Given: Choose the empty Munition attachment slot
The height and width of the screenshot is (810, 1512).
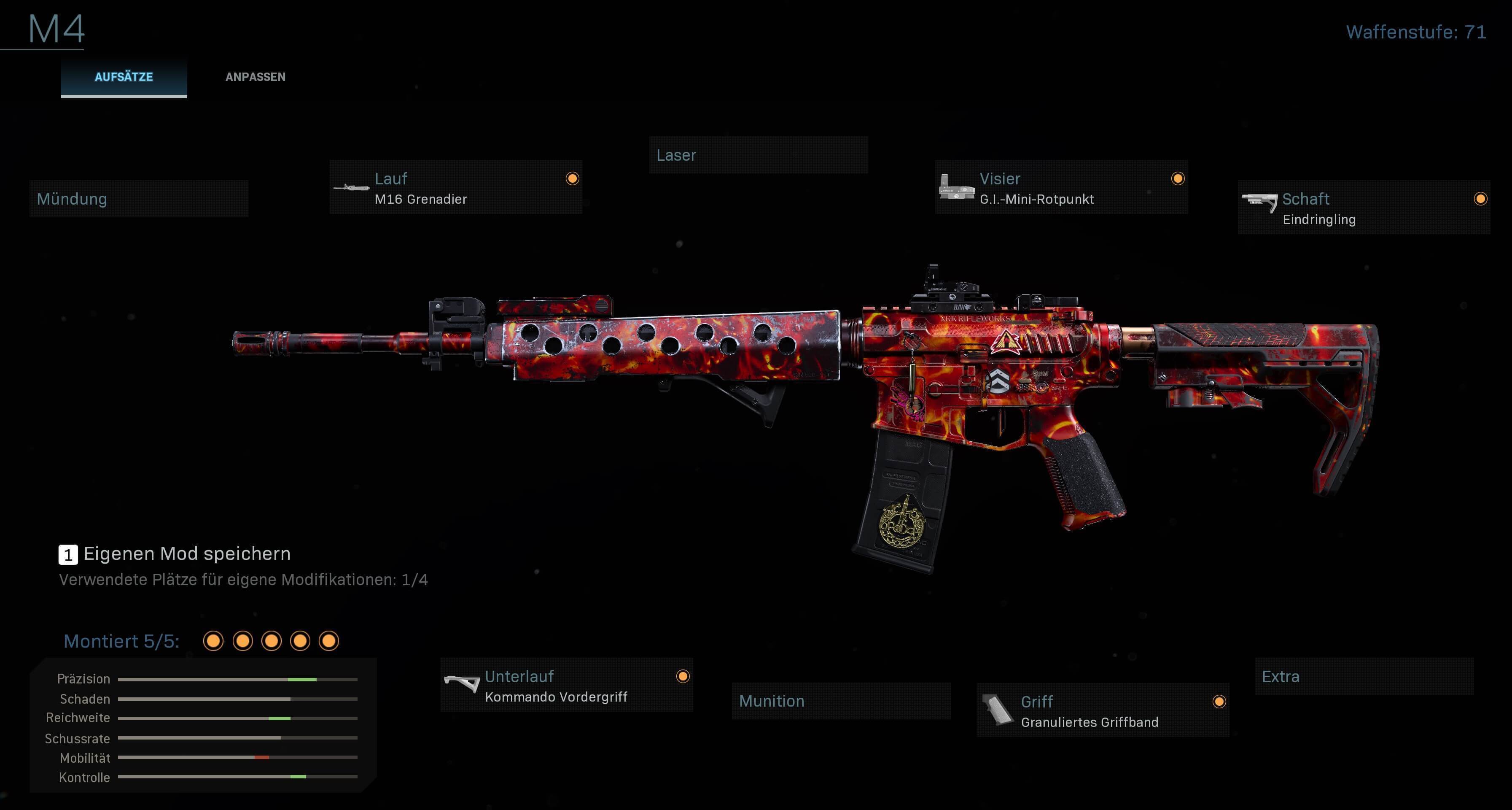Looking at the screenshot, I should point(840,701).
